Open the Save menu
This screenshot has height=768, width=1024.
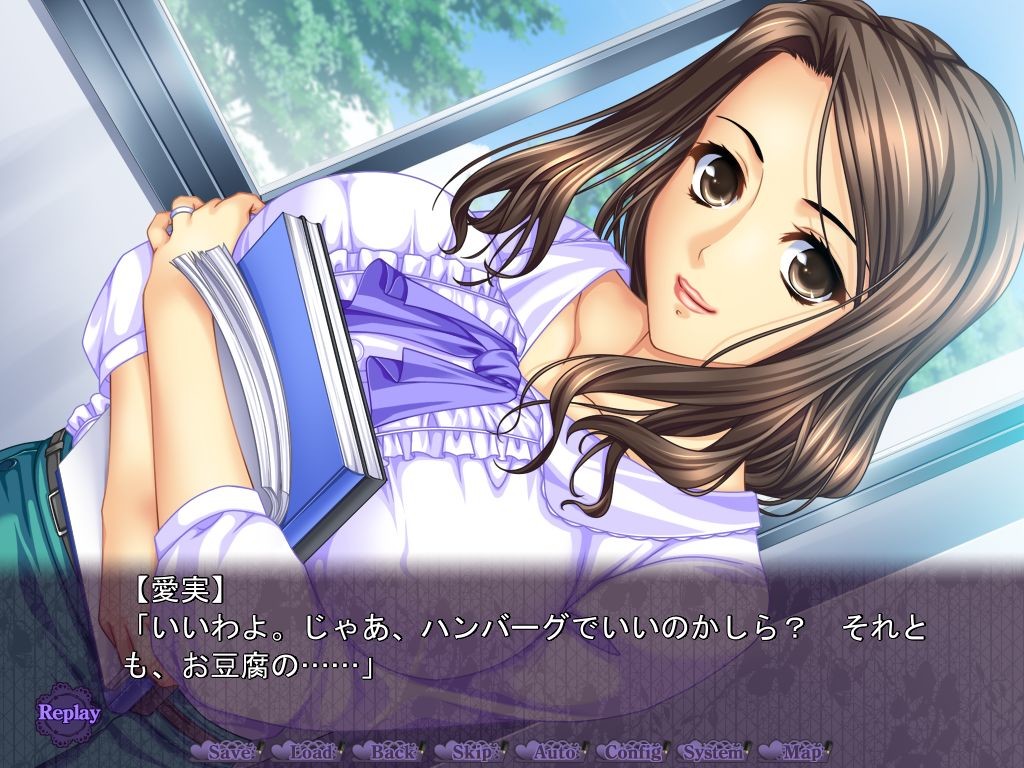point(227,751)
